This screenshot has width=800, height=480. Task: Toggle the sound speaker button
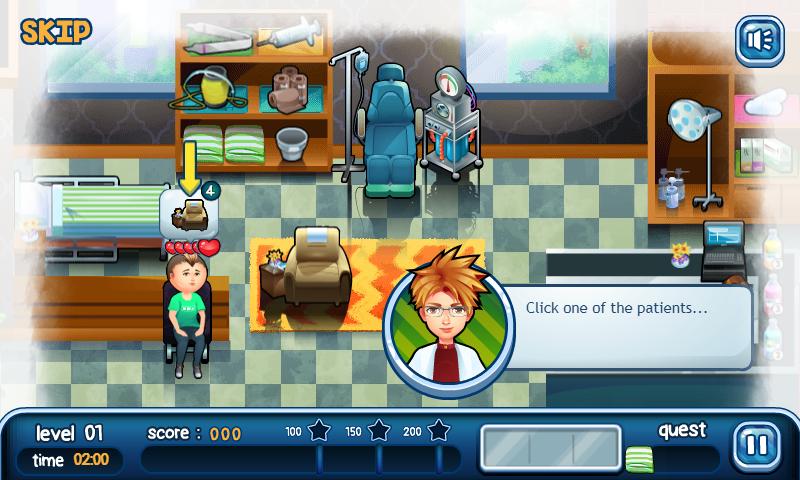758,40
